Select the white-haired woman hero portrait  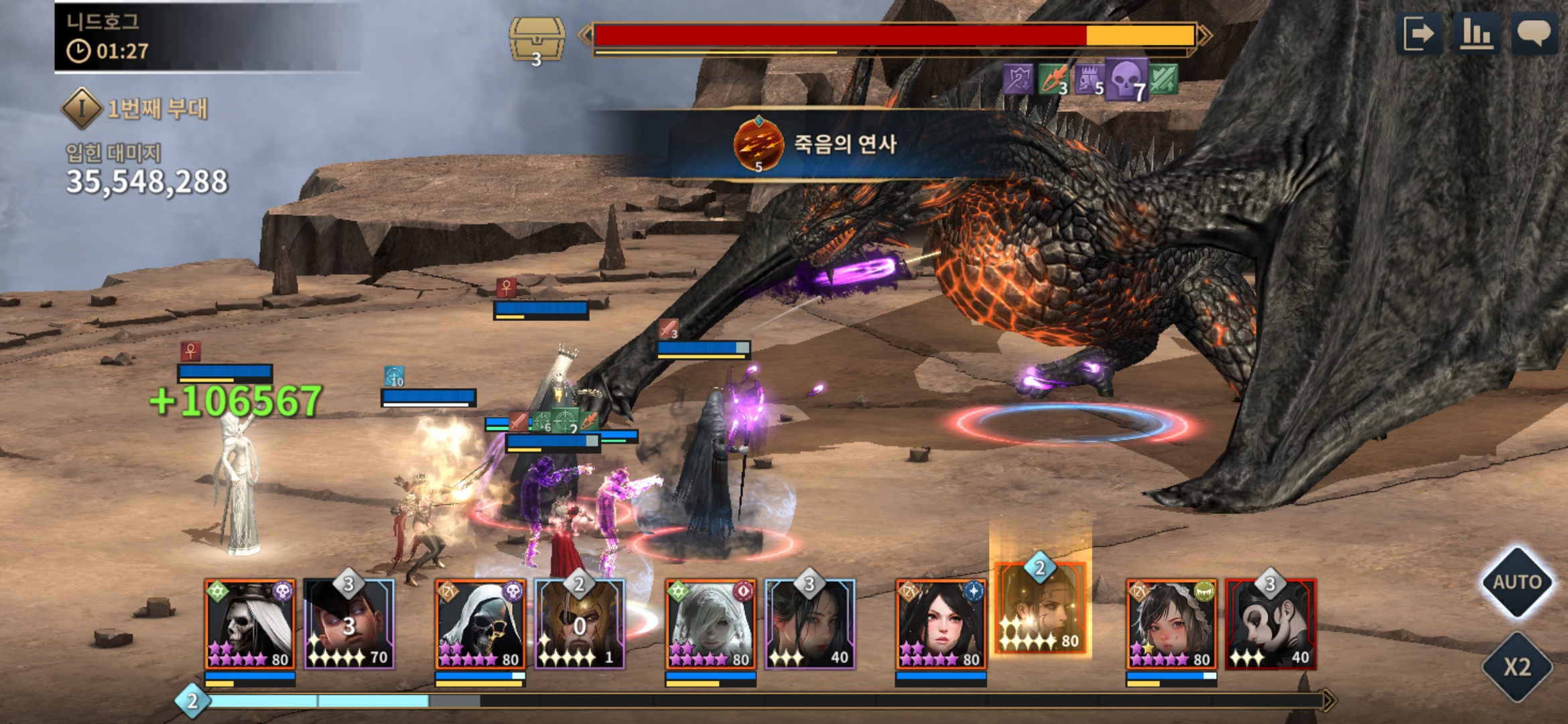pos(710,624)
